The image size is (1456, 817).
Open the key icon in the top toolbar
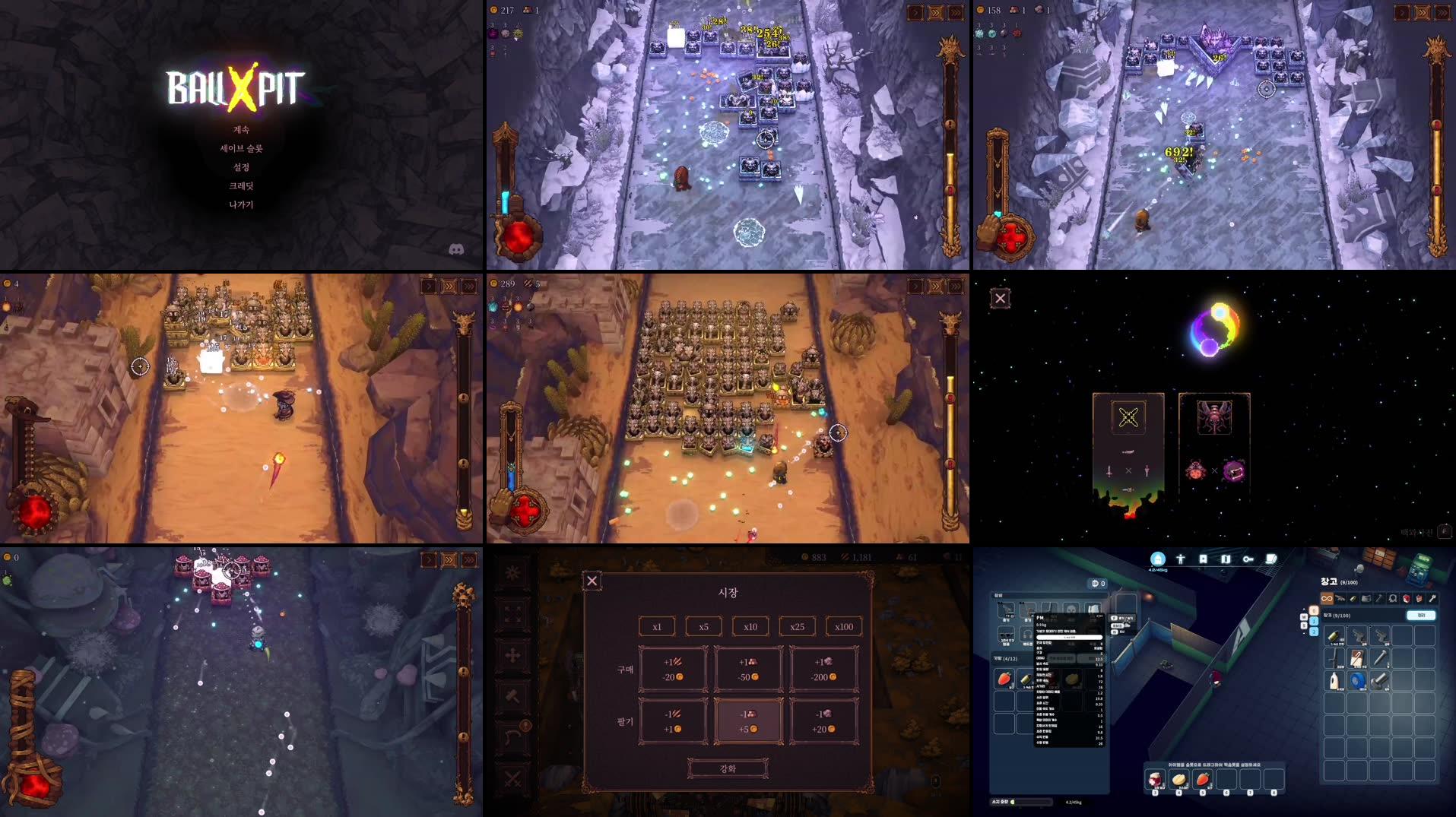click(1248, 559)
